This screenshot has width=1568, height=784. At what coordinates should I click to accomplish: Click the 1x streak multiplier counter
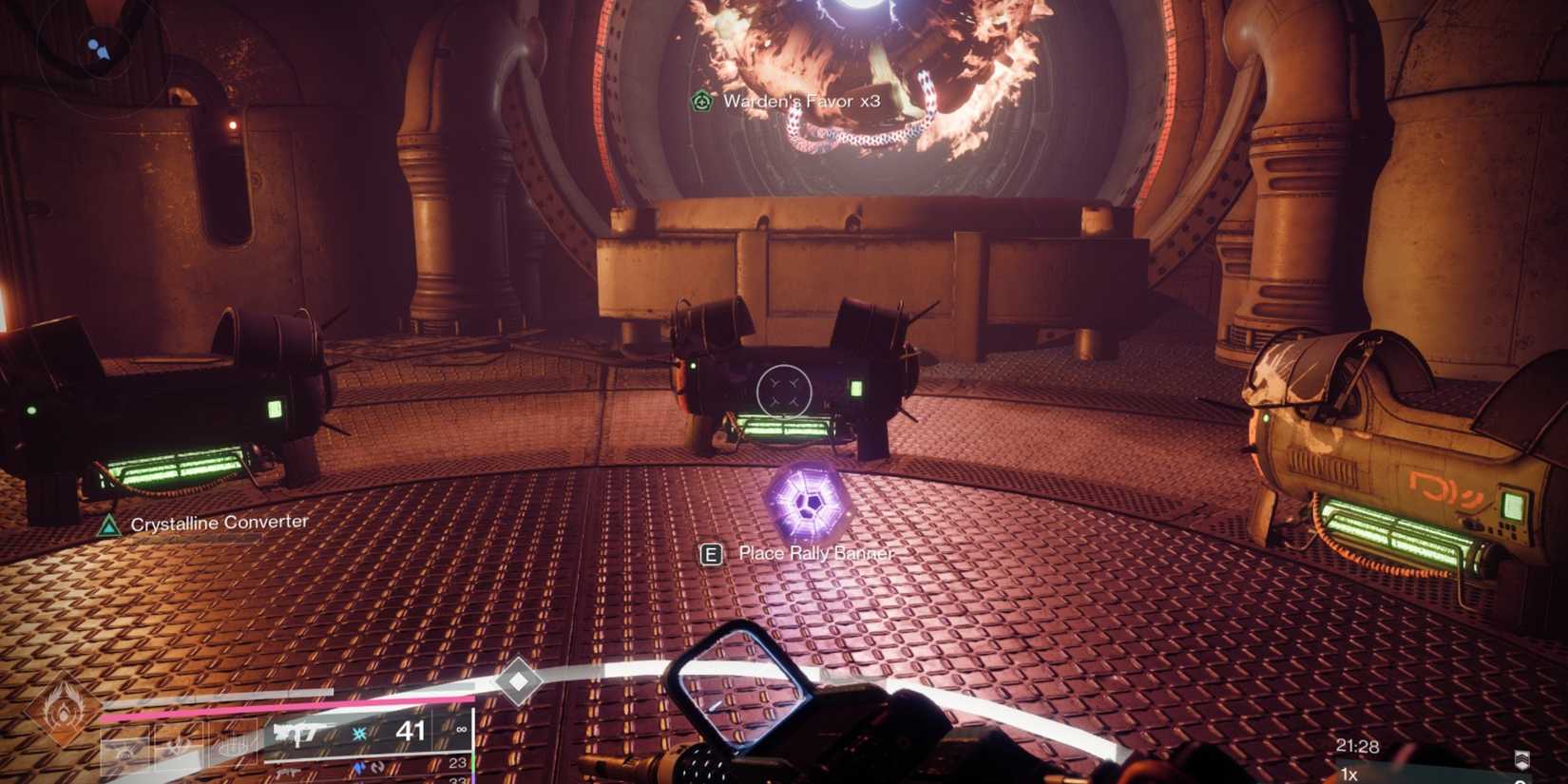point(1348,774)
